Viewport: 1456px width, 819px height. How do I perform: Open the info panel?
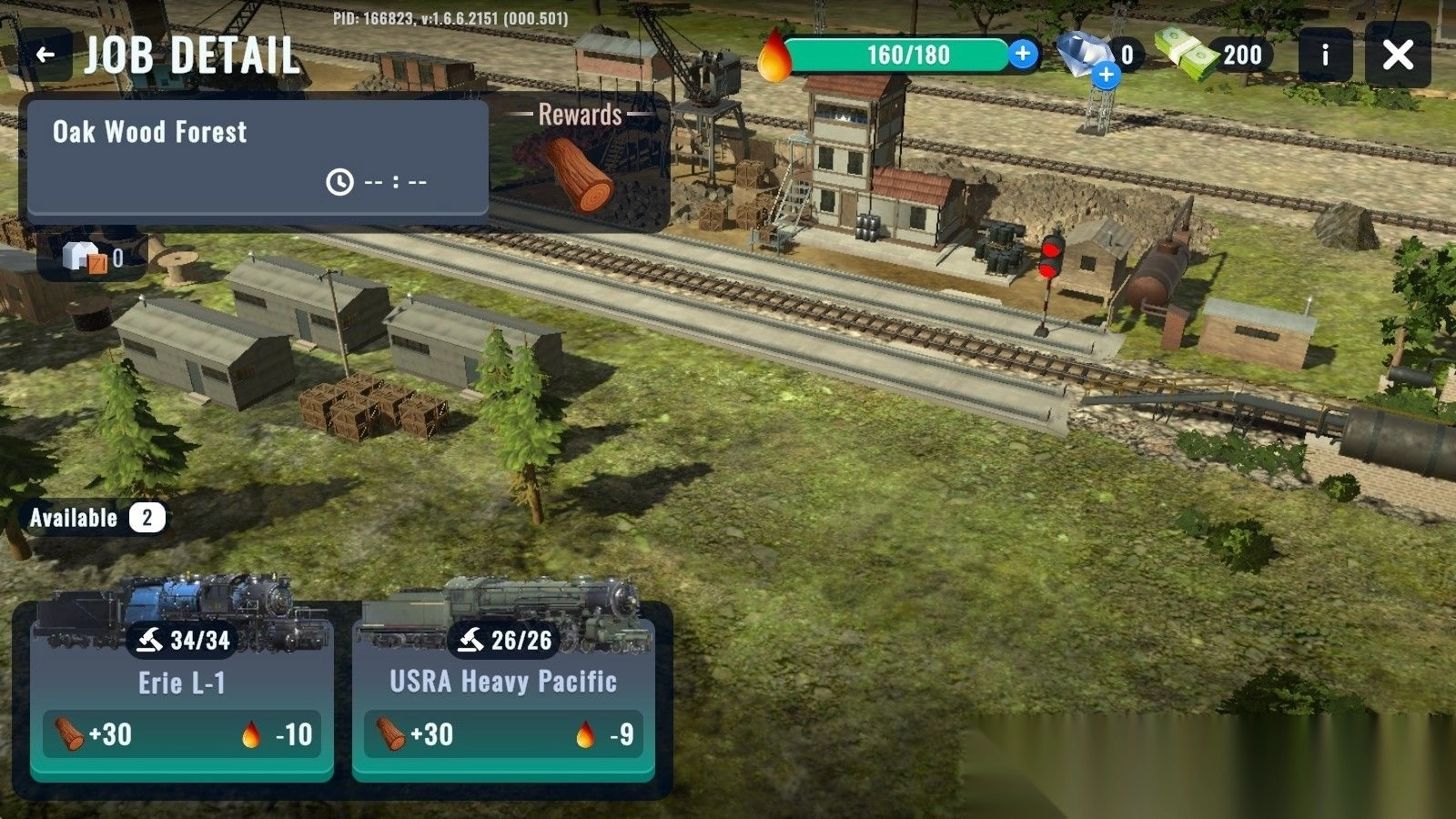[1324, 56]
